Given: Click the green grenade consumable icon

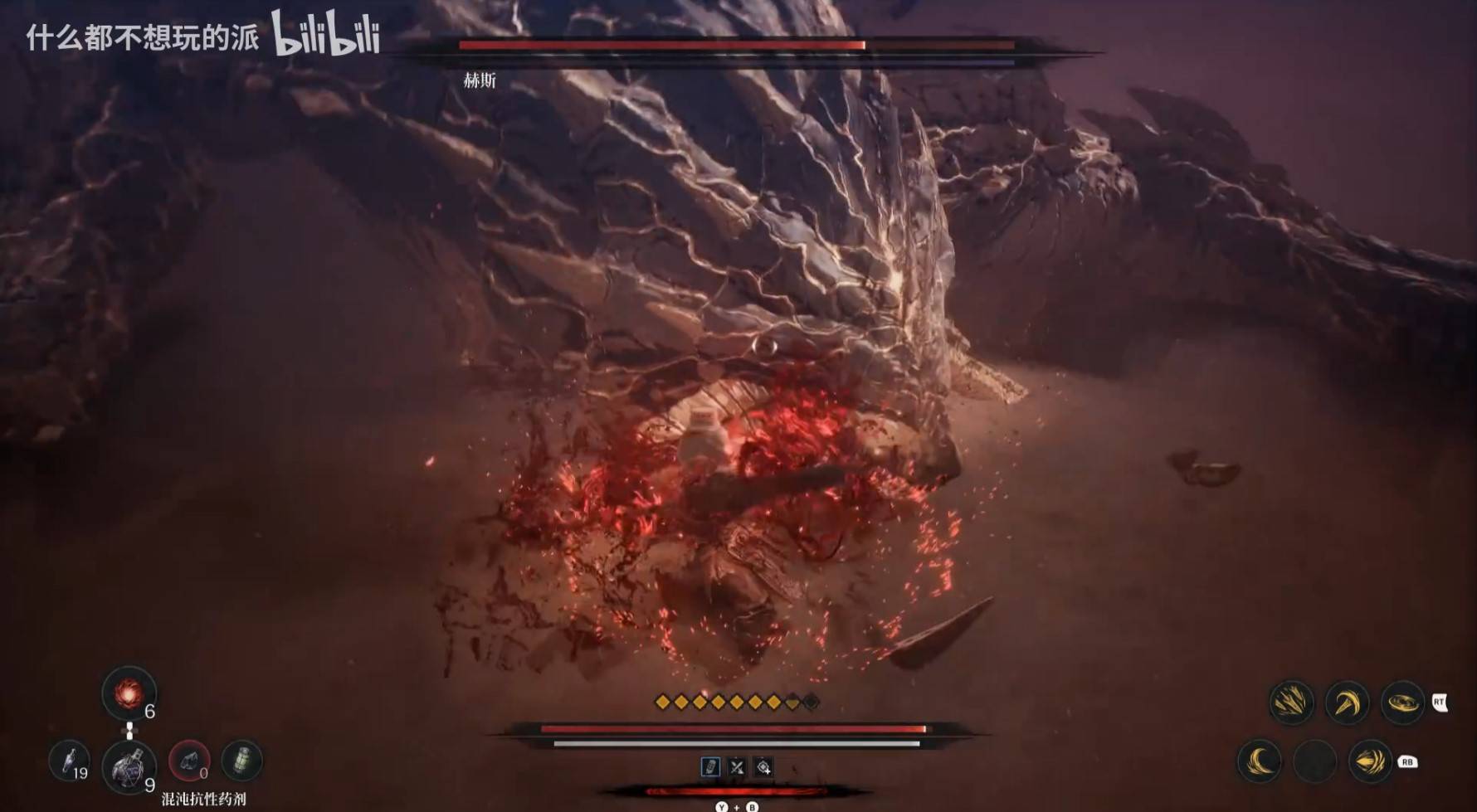Looking at the screenshot, I should pos(241,761).
